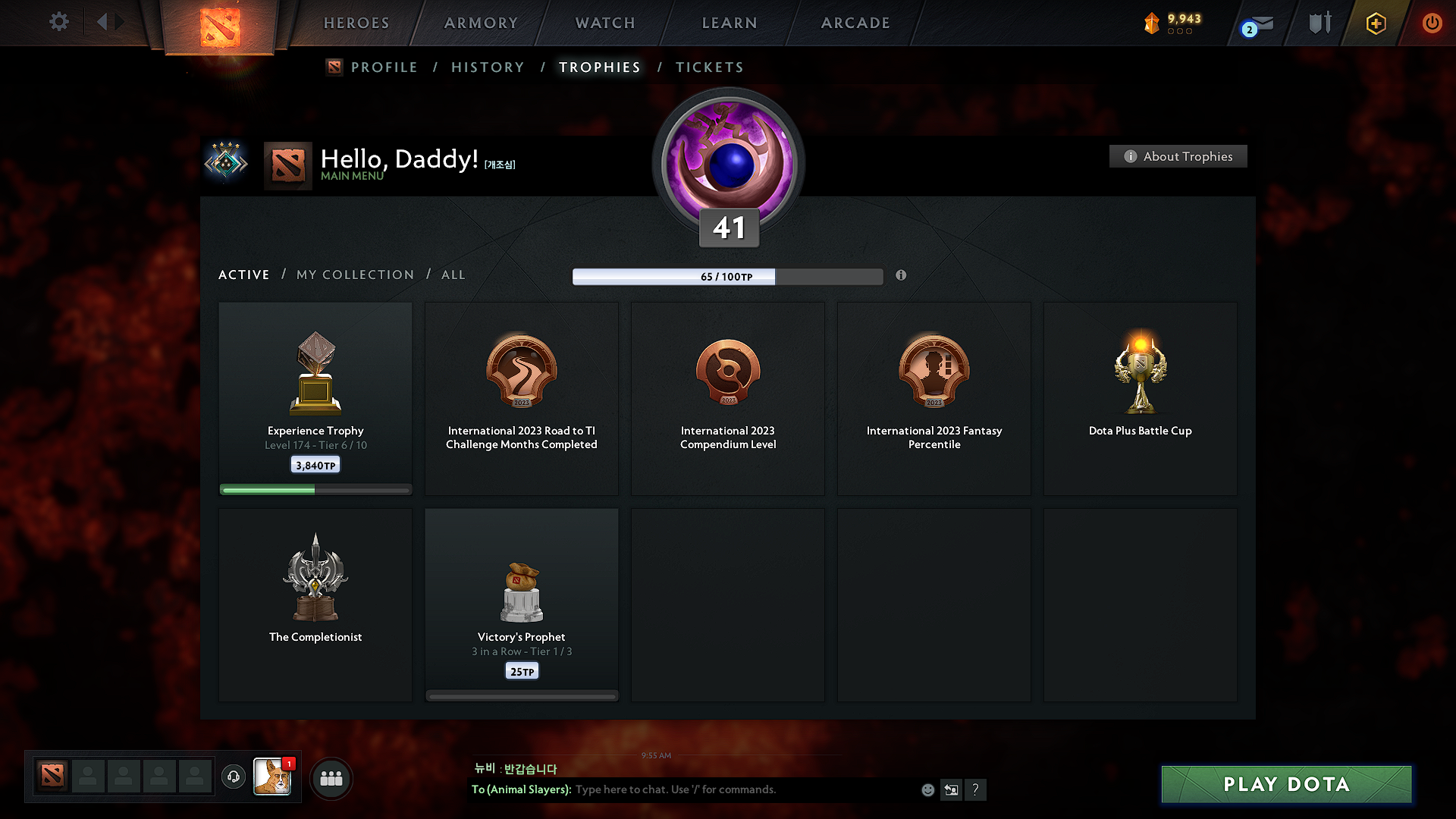This screenshot has width=1456, height=819.
Task: Click the screenshot share icon beside chat
Action: click(951, 789)
